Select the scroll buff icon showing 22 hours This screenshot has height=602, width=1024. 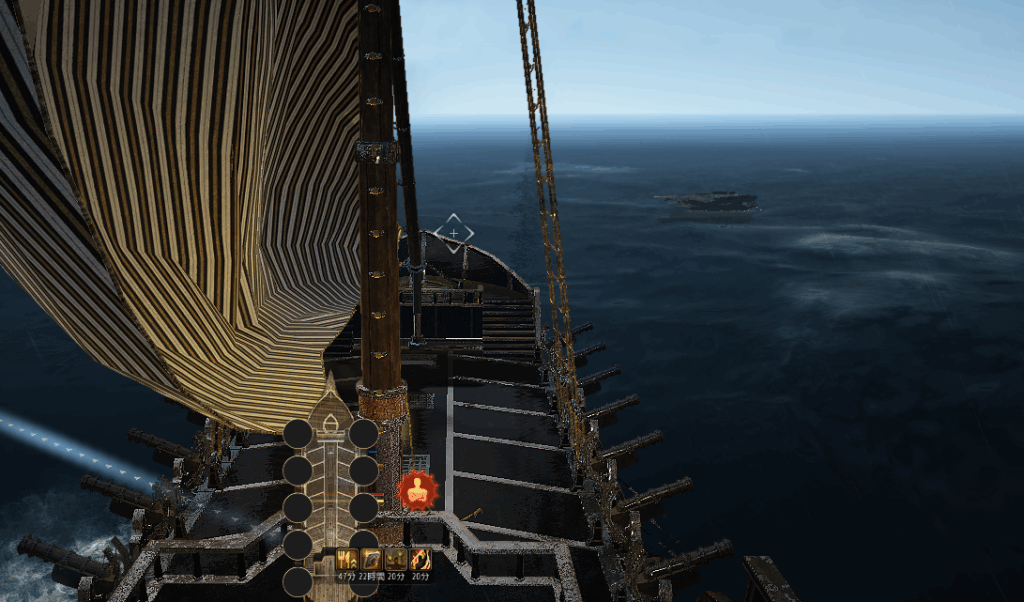coord(371,560)
